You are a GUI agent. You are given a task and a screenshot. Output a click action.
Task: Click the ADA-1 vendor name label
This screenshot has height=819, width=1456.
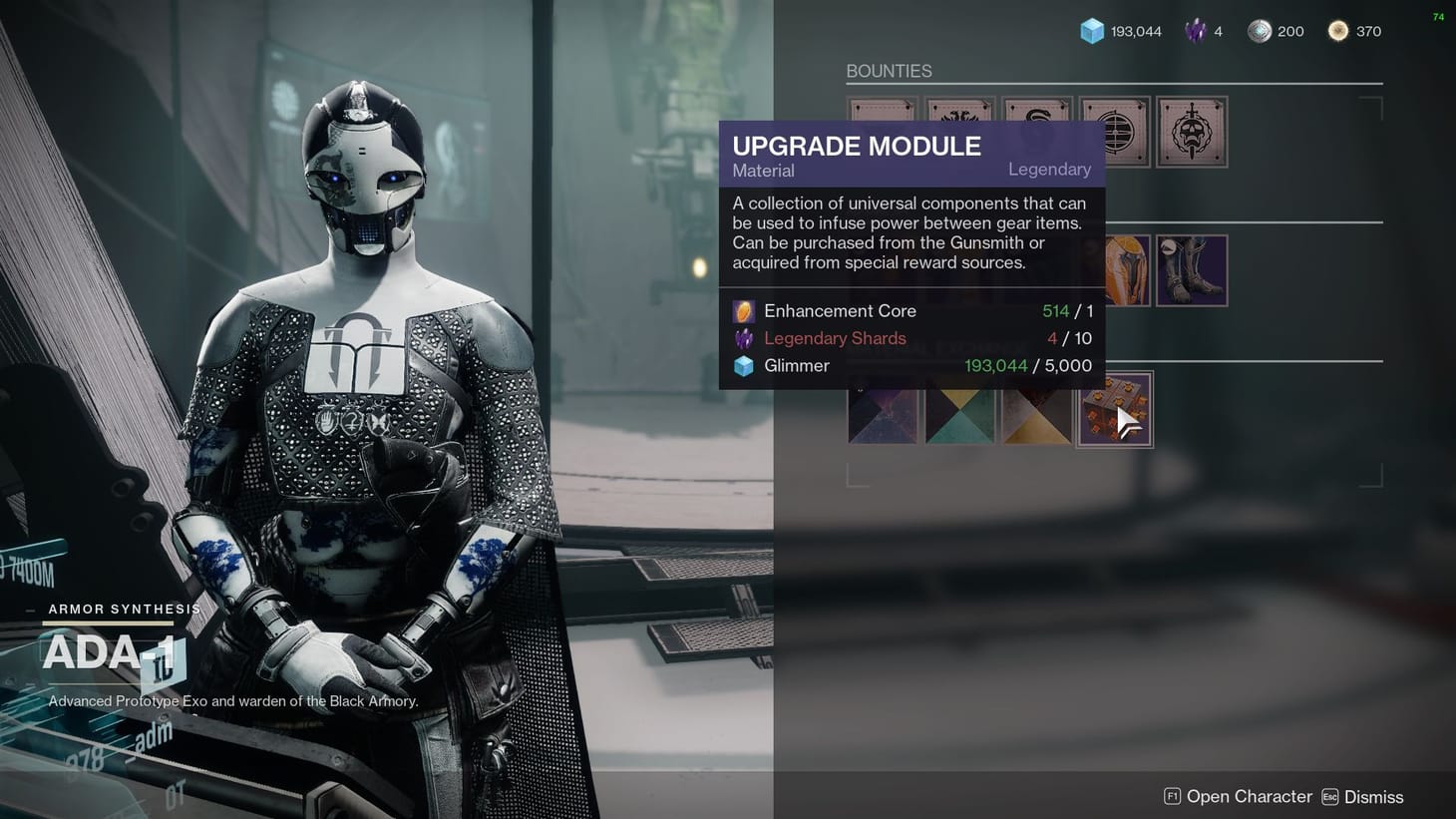coord(106,653)
